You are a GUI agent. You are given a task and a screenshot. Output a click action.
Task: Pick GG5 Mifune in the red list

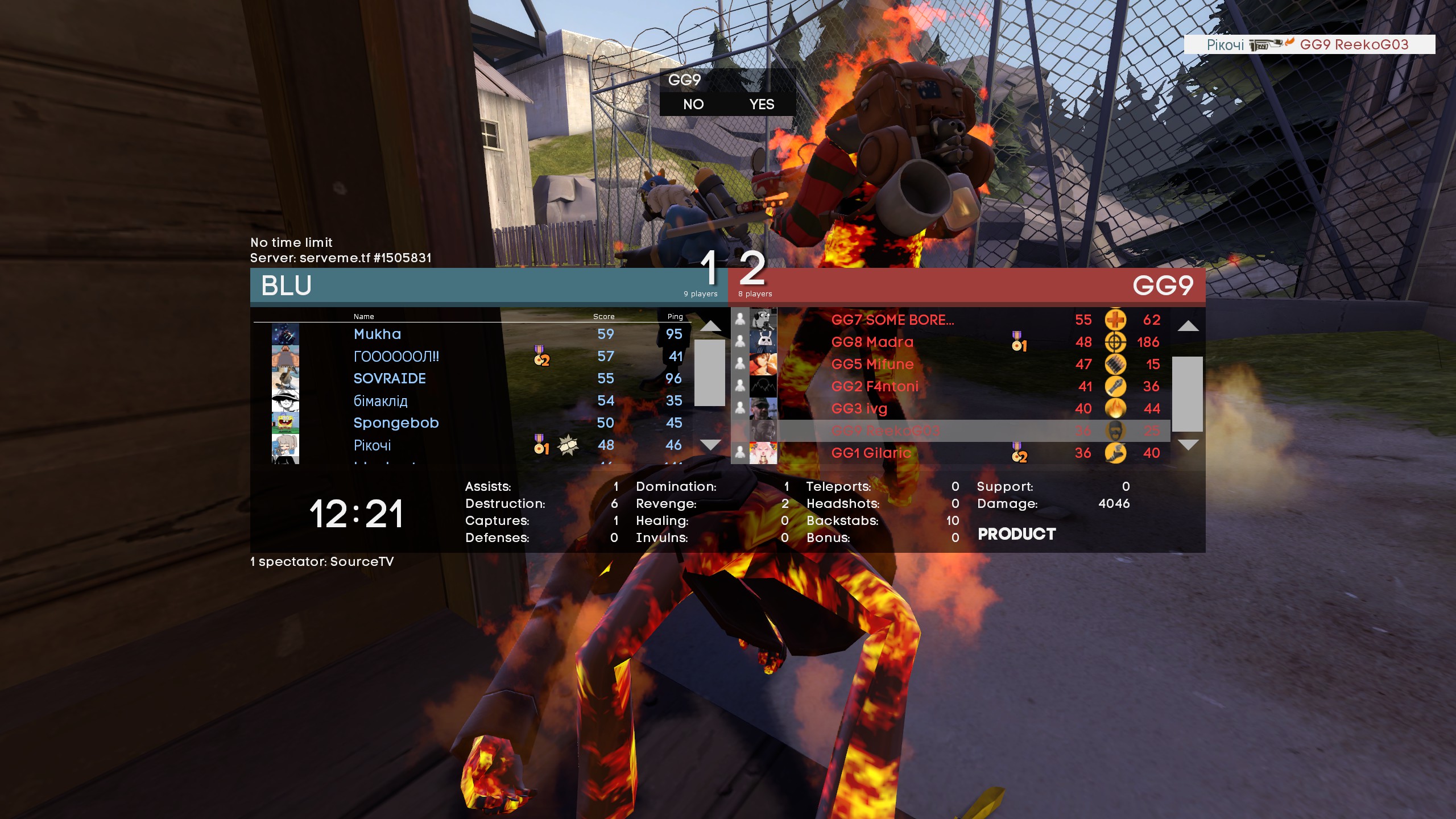pyautogui.click(x=872, y=365)
